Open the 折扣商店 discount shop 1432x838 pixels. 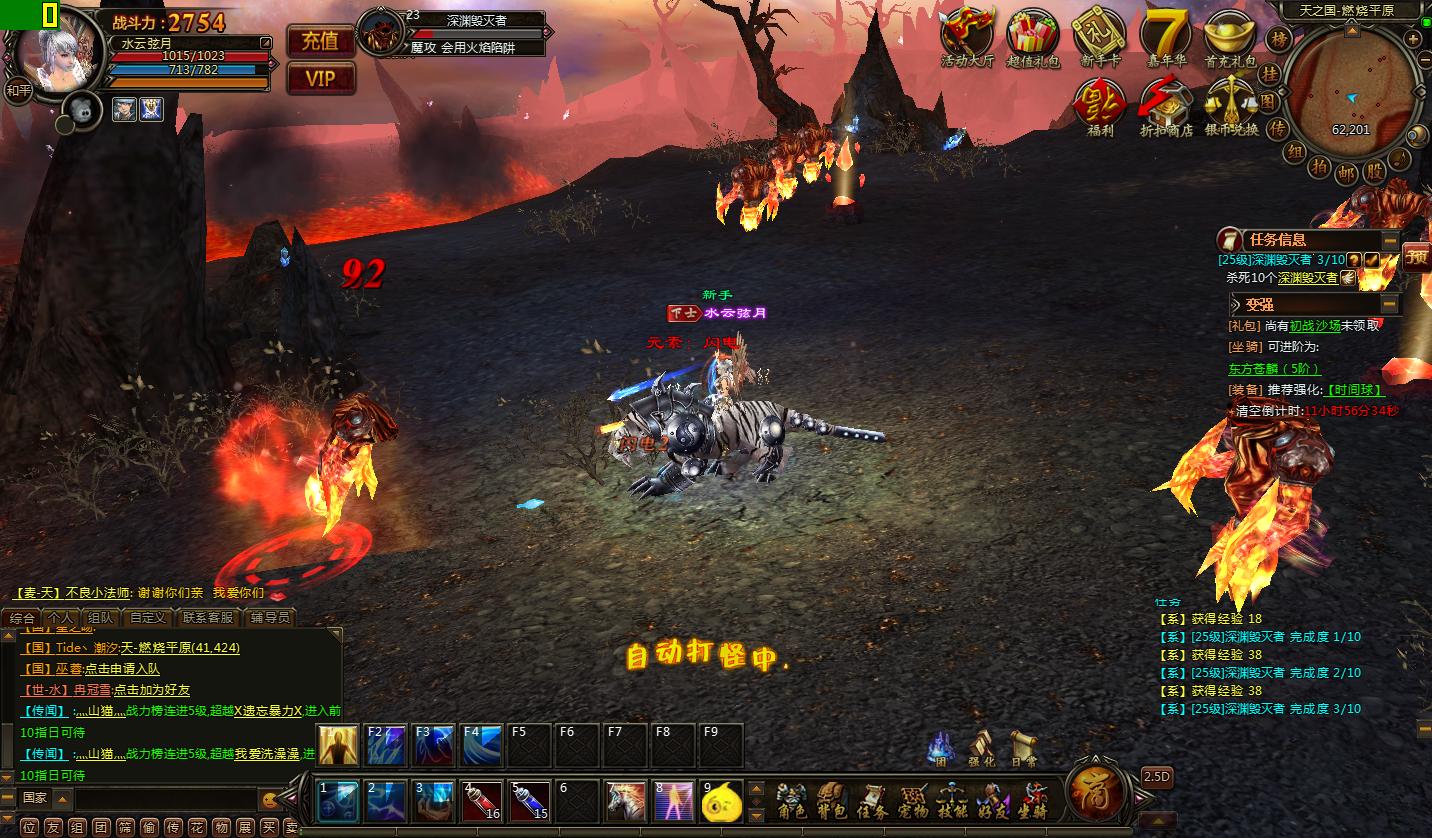coord(1166,106)
